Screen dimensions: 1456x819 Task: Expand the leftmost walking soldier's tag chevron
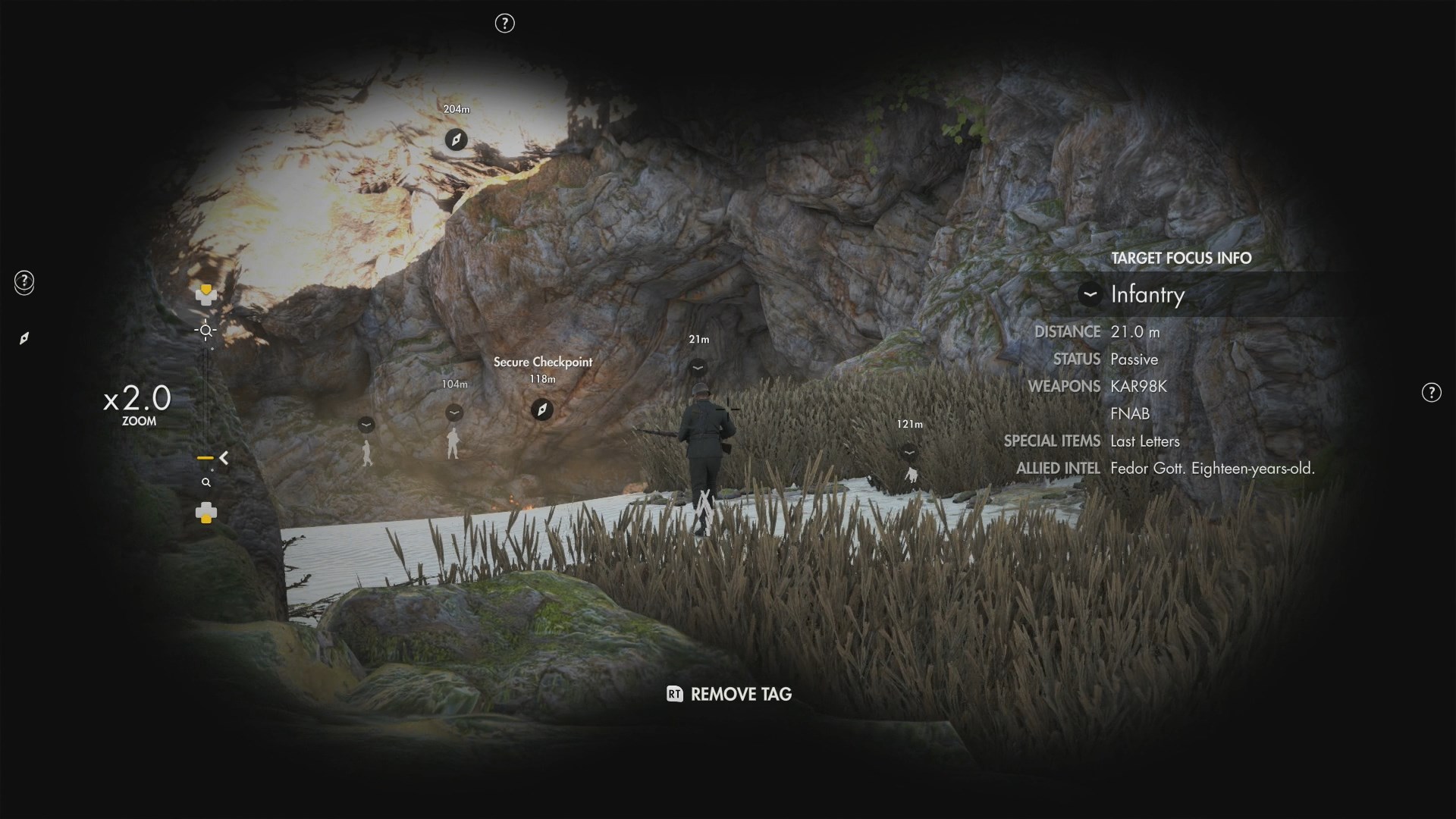(366, 425)
